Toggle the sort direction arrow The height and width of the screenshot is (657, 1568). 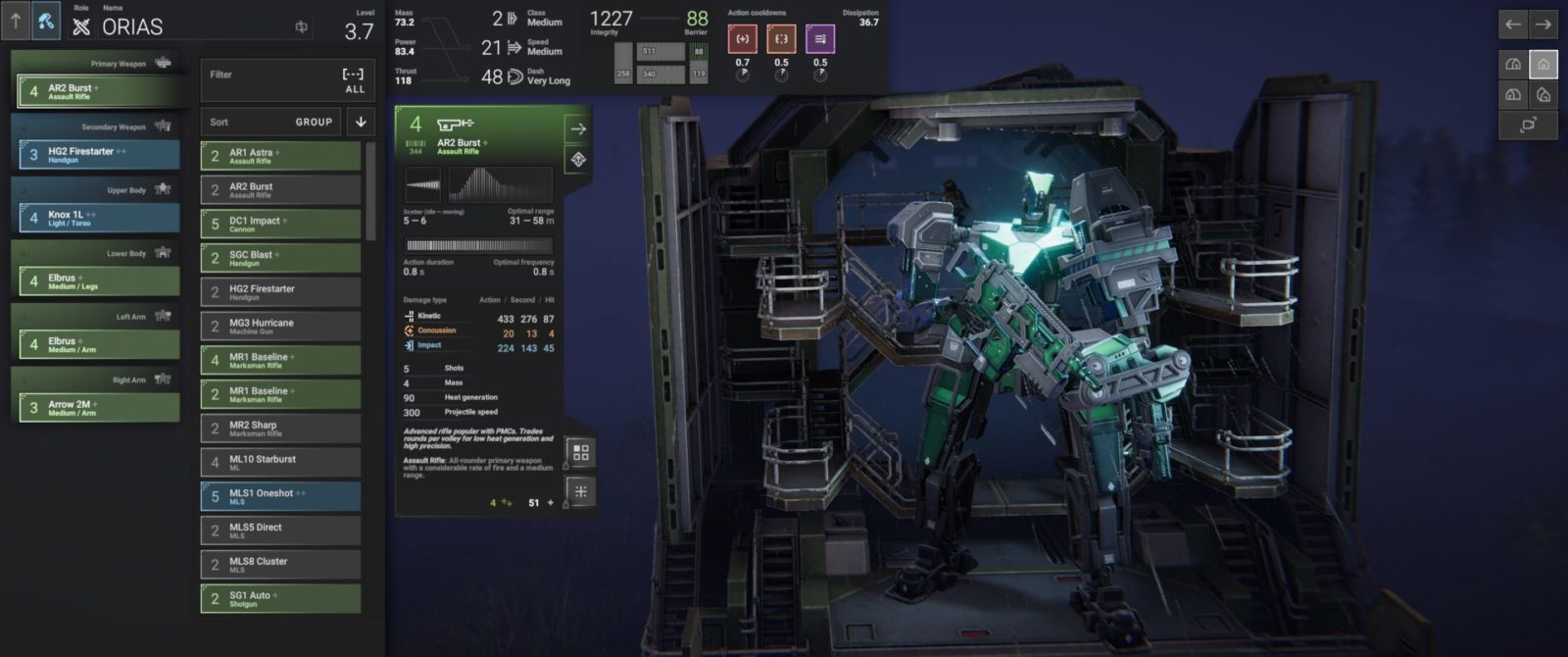point(361,123)
